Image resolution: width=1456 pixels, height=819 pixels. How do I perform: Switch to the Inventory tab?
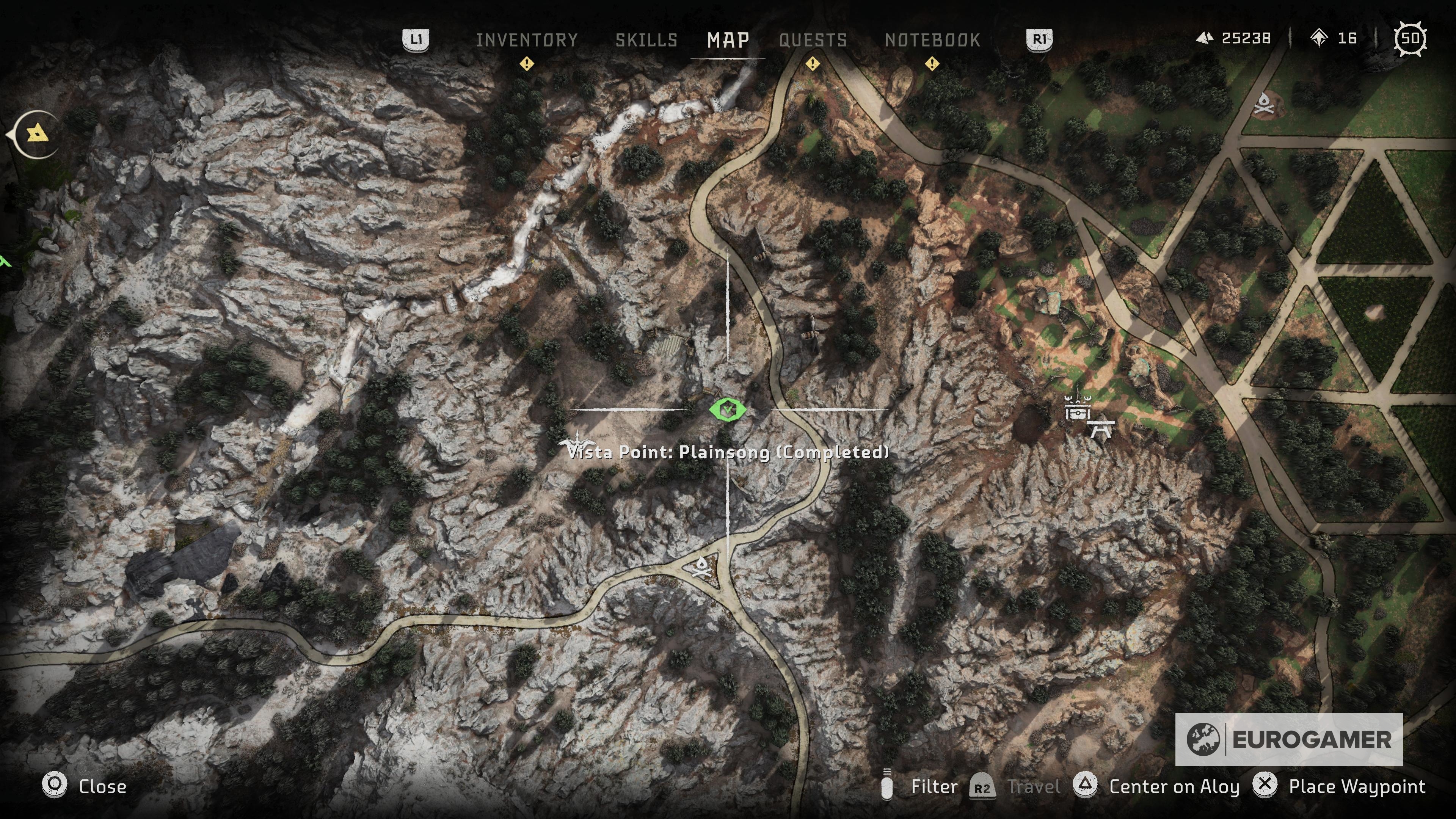point(526,40)
